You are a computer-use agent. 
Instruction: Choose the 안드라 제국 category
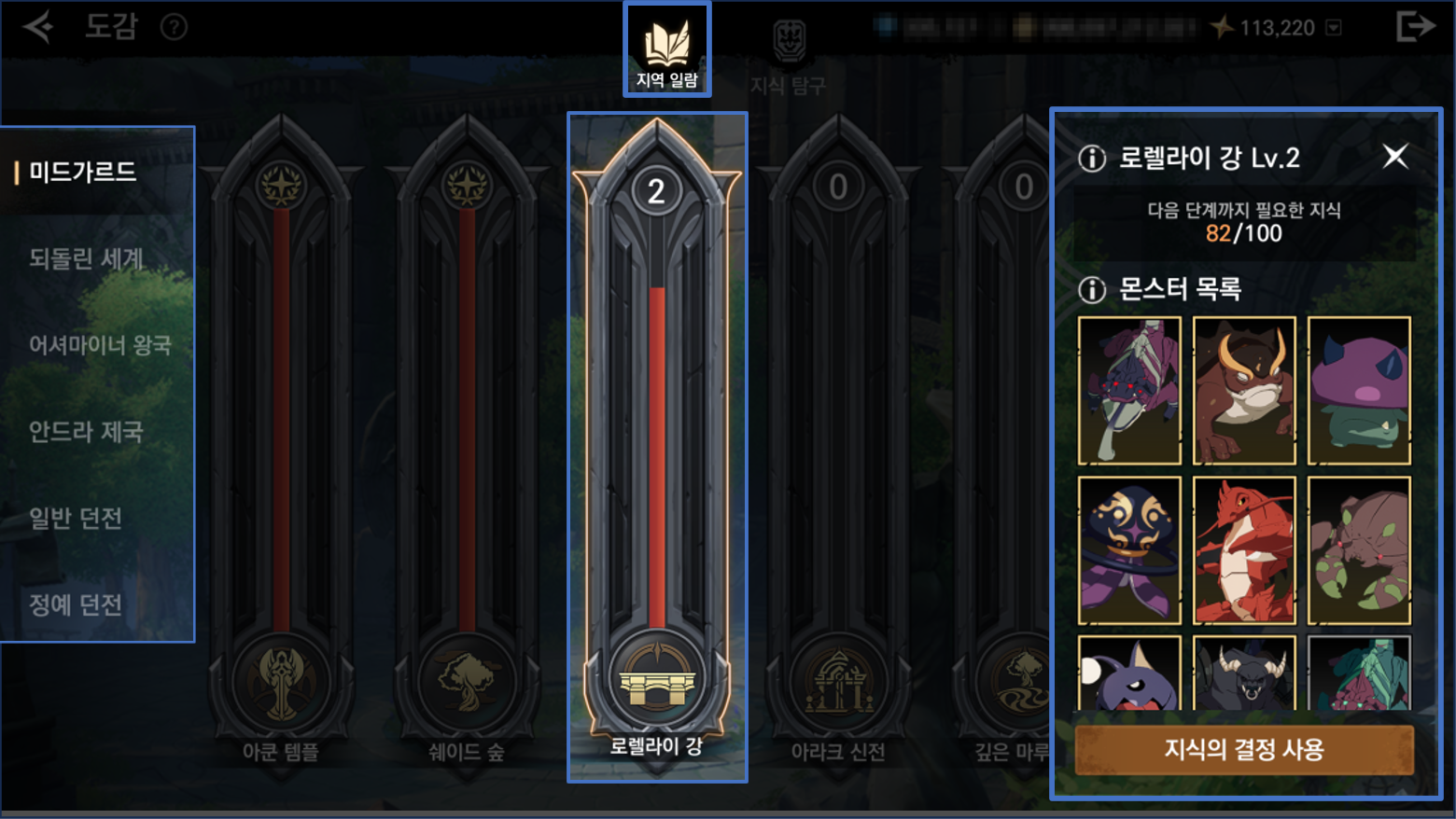tap(86, 432)
